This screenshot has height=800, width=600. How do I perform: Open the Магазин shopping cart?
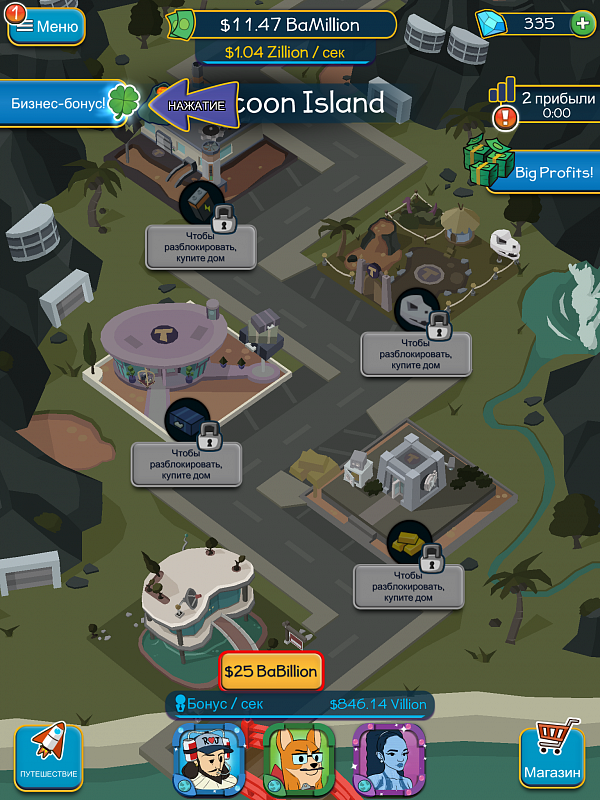[x=552, y=756]
